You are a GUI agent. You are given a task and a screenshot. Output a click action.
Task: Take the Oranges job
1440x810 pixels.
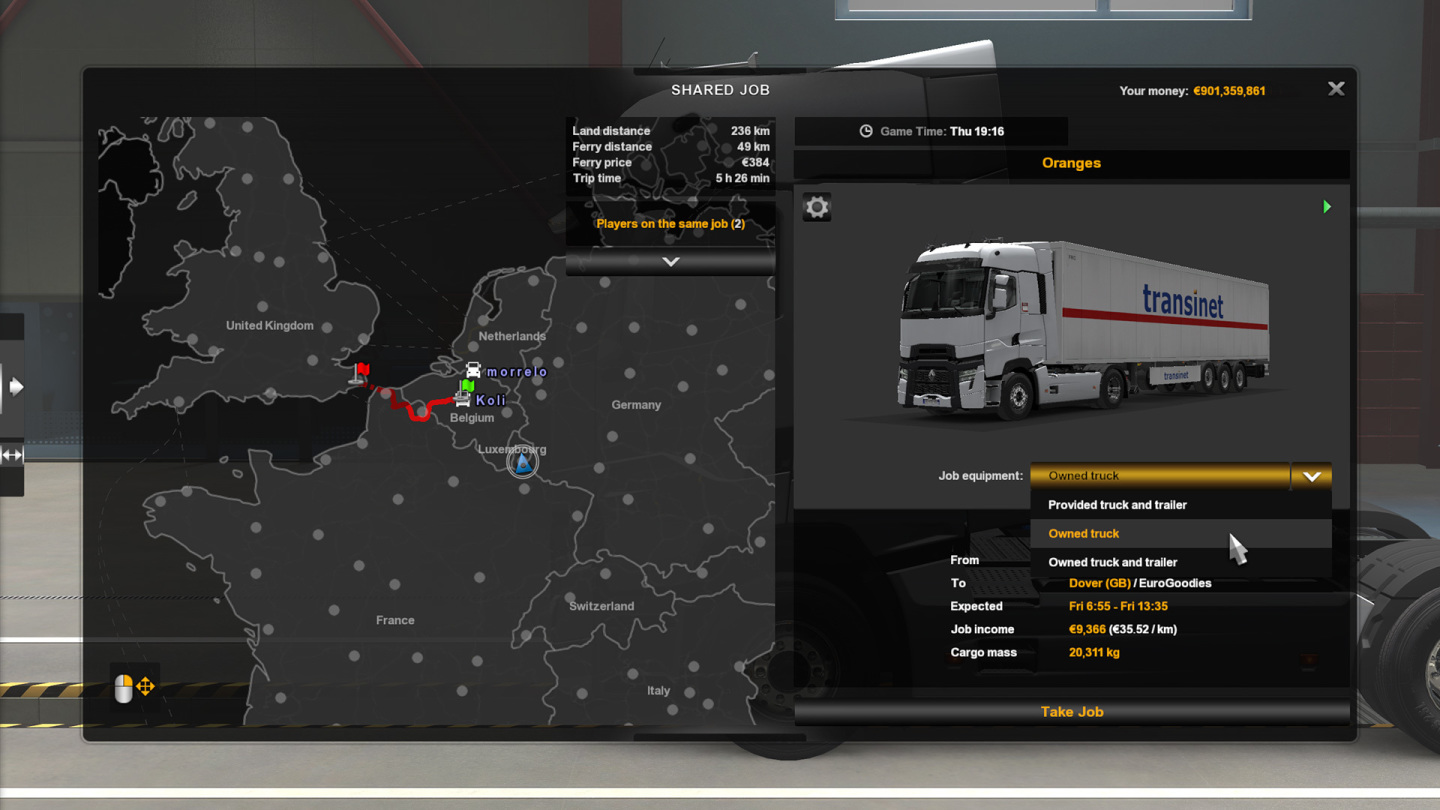click(1071, 712)
